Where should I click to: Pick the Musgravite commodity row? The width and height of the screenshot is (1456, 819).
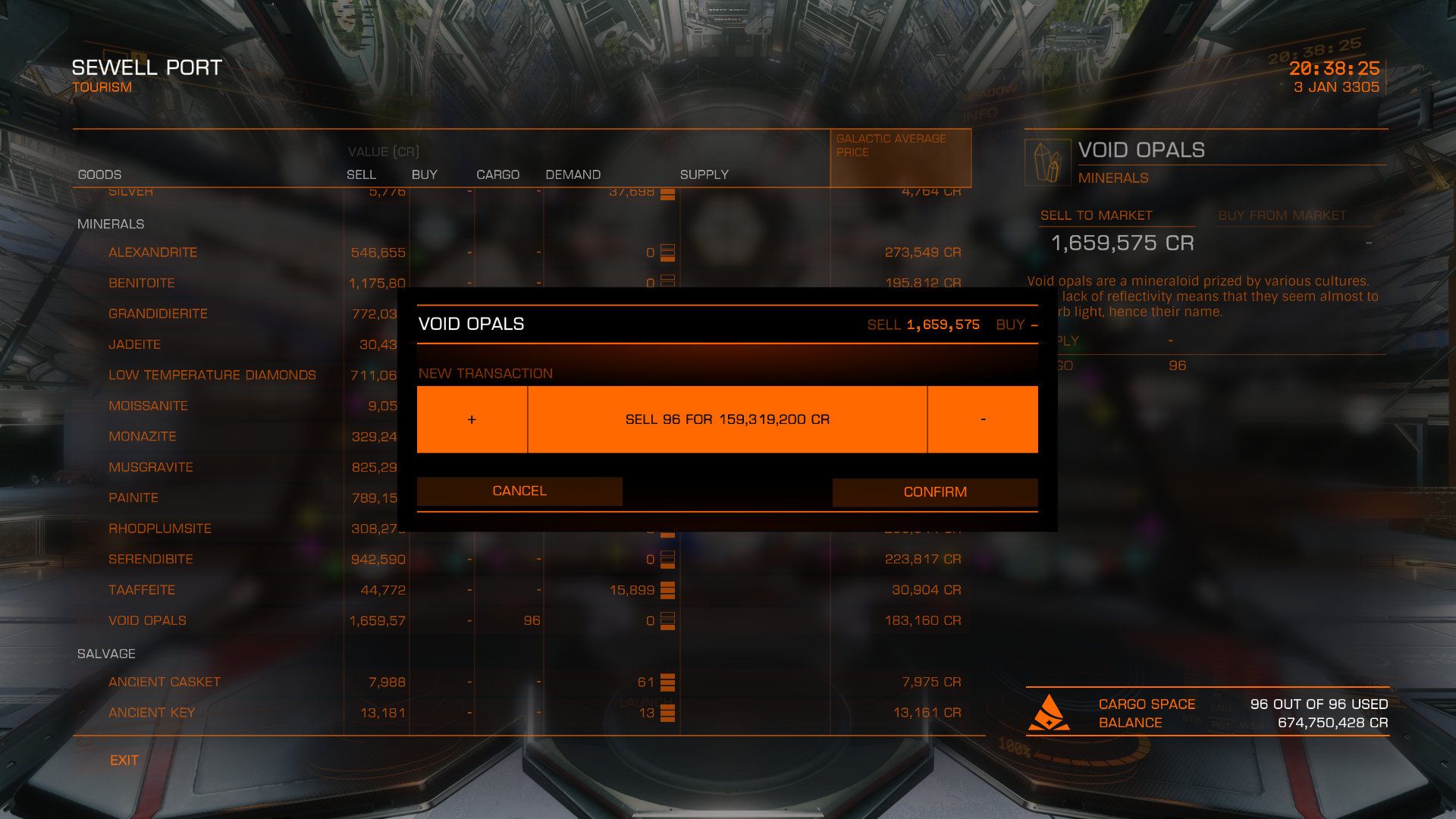150,467
